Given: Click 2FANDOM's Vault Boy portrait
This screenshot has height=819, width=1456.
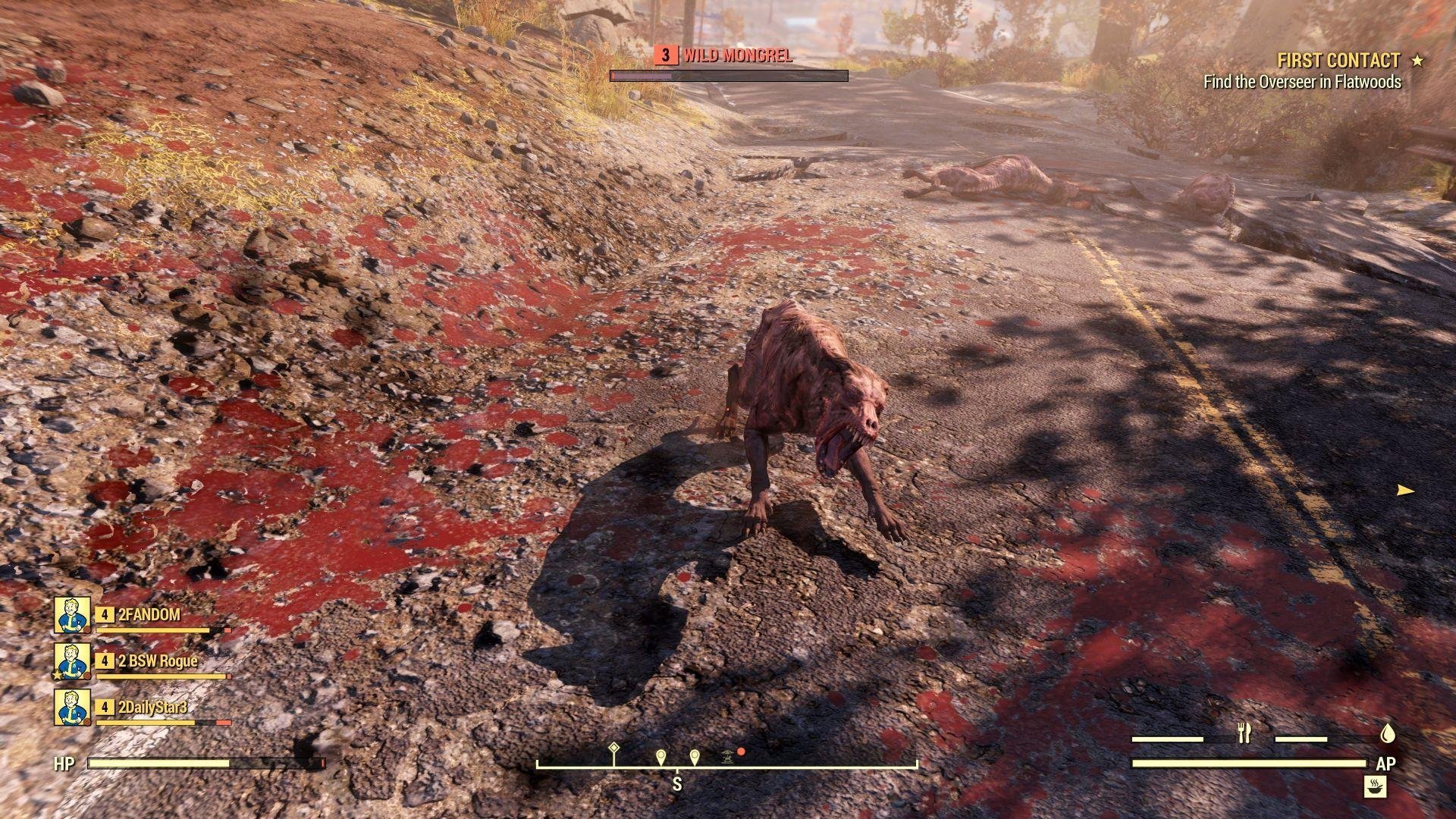Looking at the screenshot, I should [71, 616].
